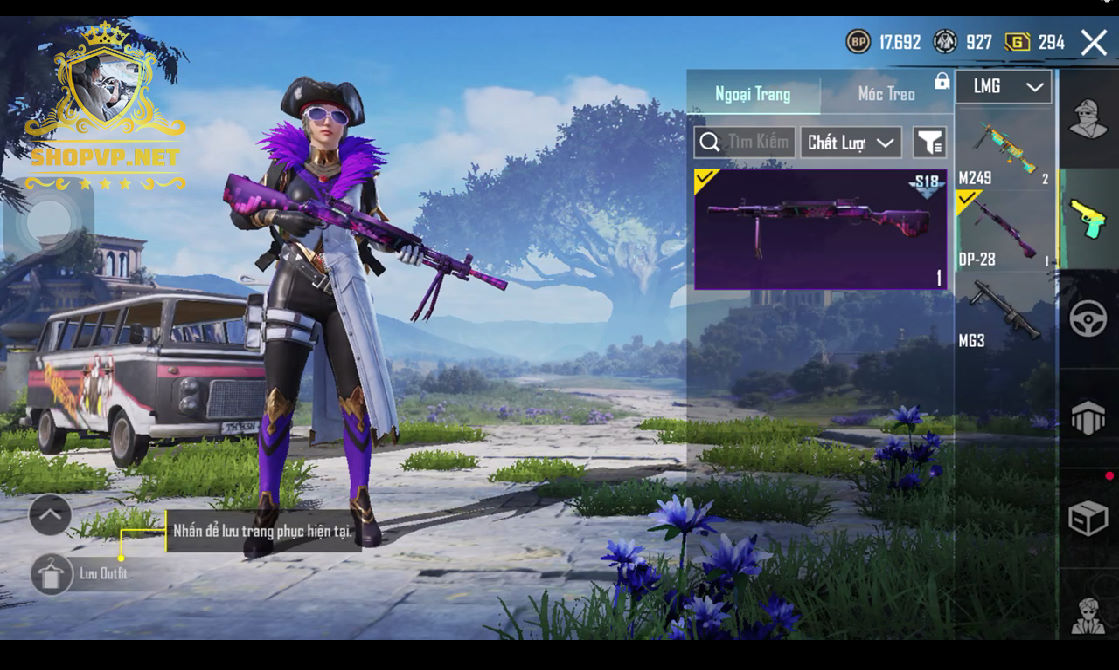Save current outfit with Lưu Outfit

pos(52,574)
